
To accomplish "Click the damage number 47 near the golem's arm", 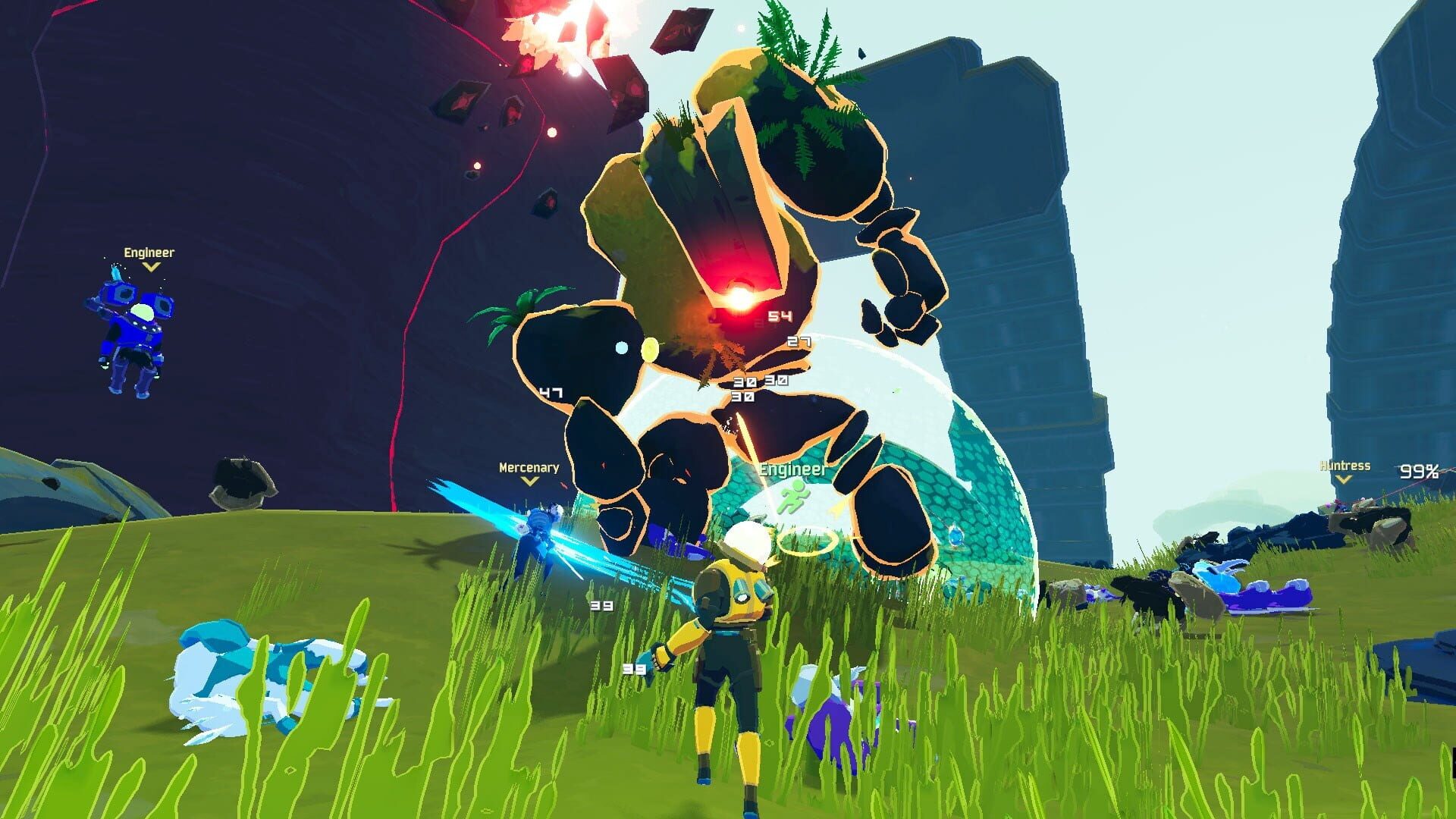I will pyautogui.click(x=551, y=393).
